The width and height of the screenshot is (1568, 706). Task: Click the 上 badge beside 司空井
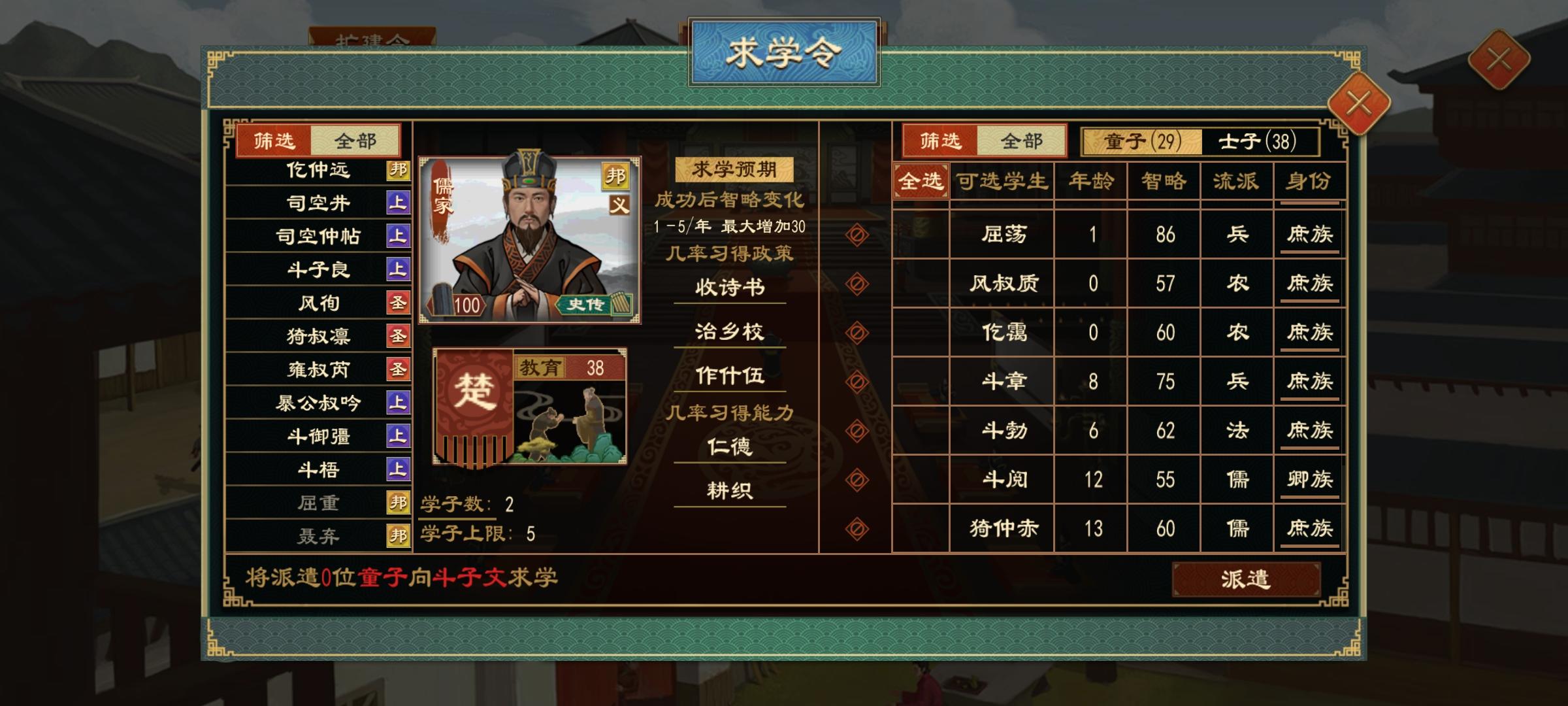tap(399, 203)
